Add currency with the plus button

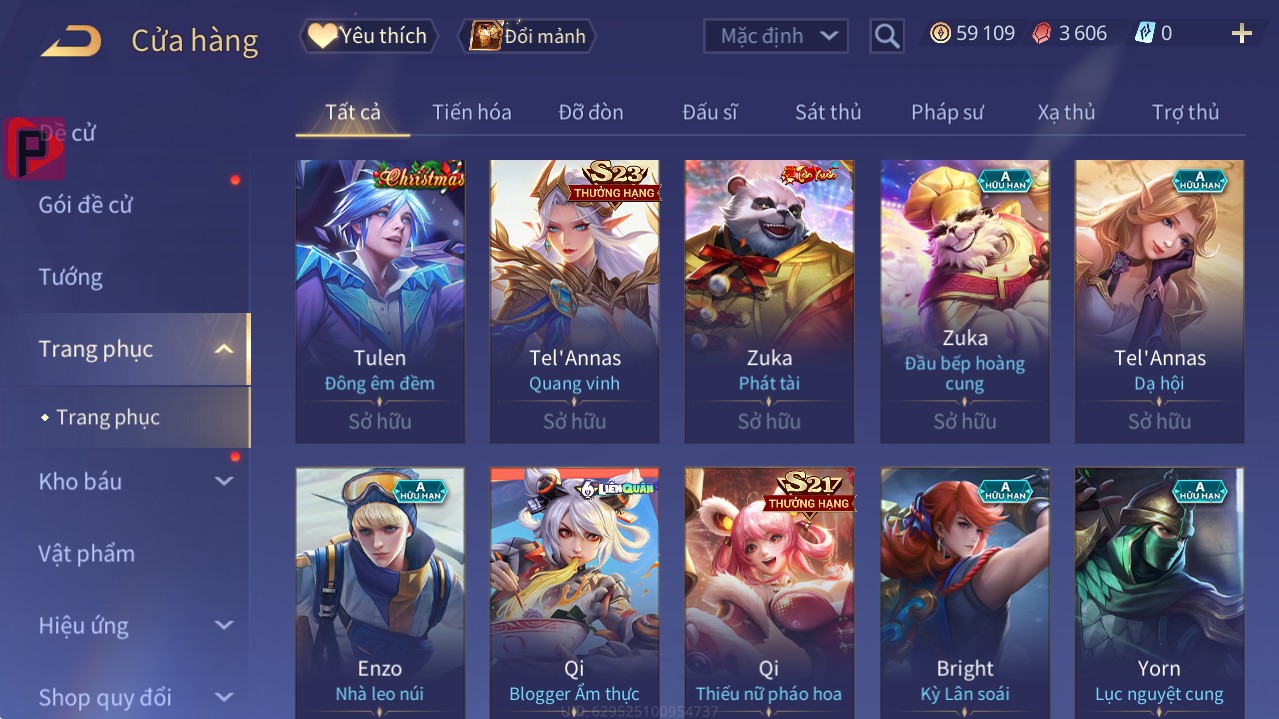point(1241,34)
